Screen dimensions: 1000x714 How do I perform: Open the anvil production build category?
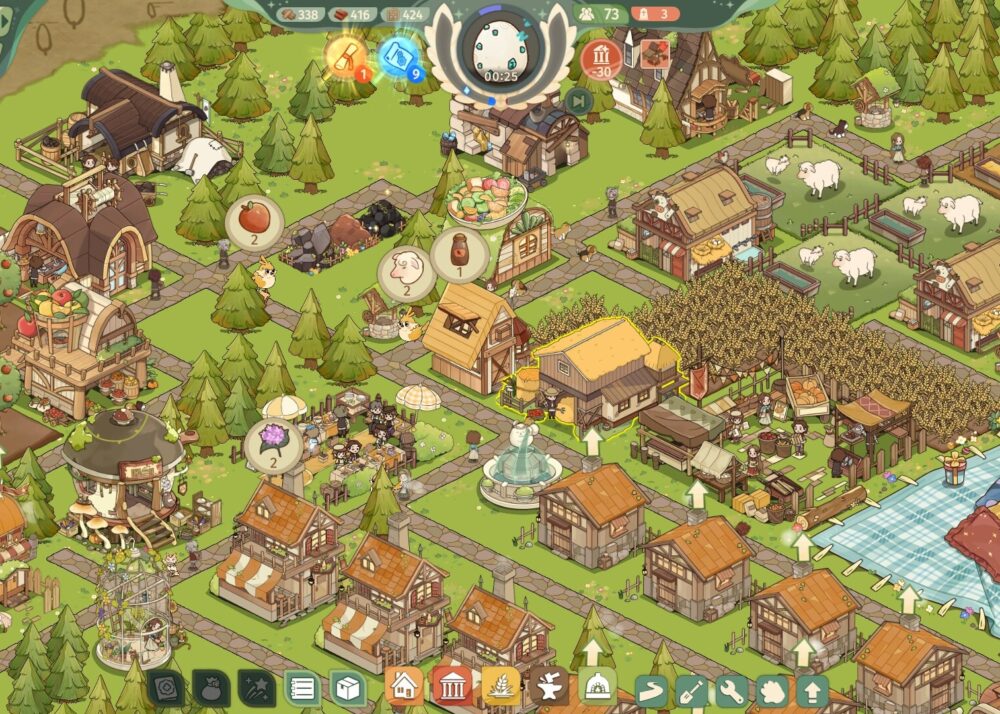tap(549, 687)
